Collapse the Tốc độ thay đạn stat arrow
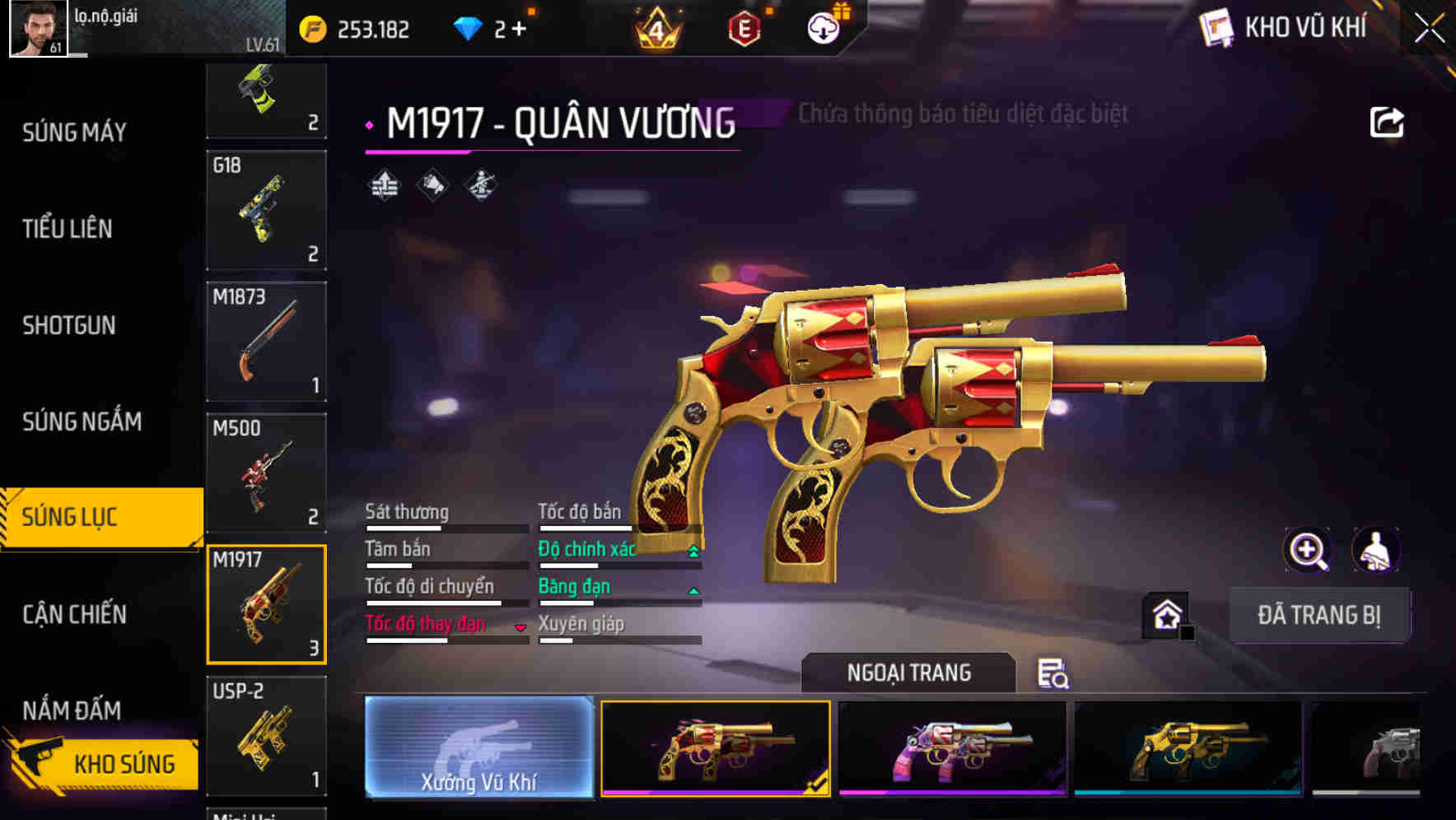Screen dimensions: 1456x820 coord(520,628)
